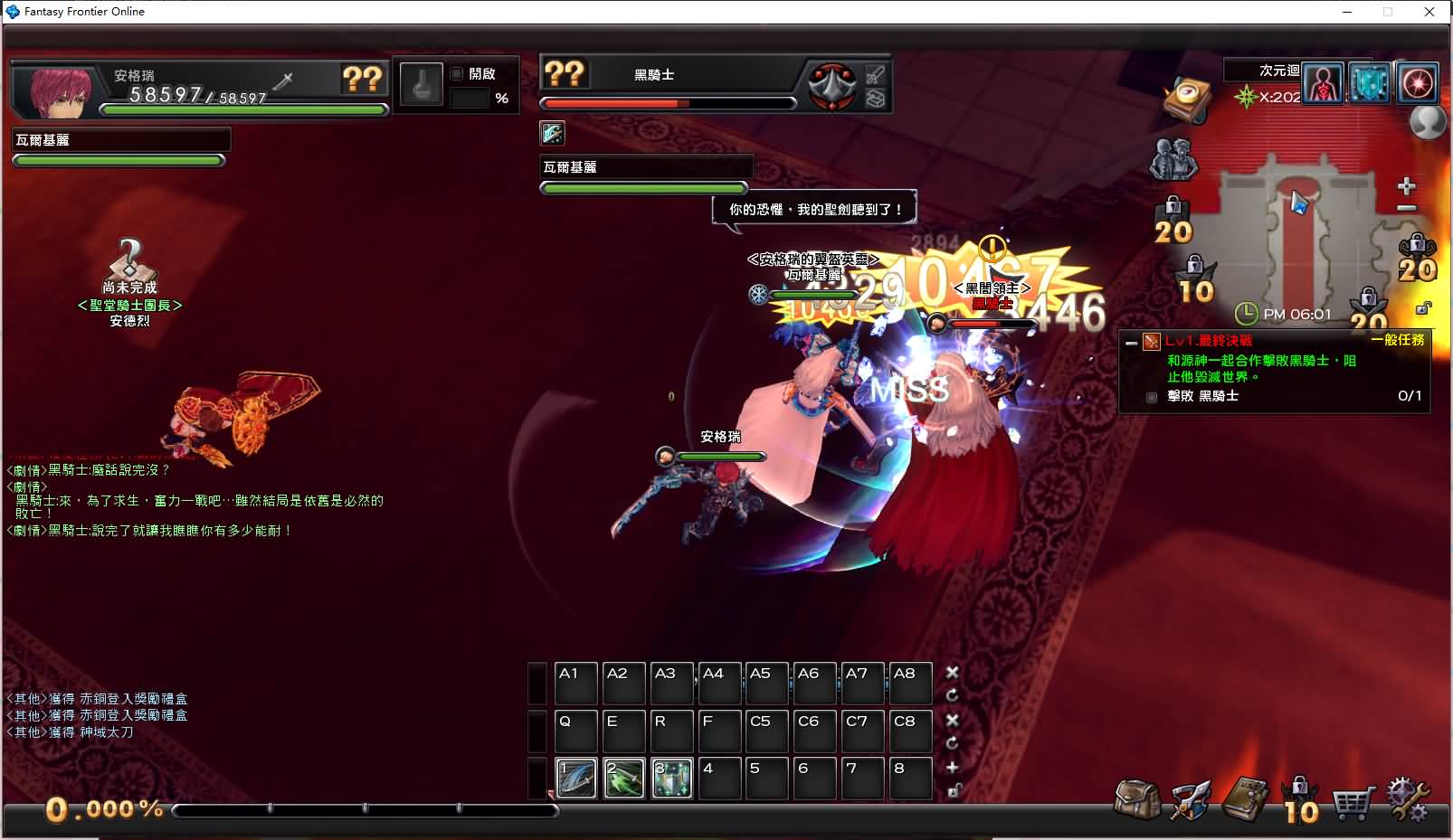This screenshot has width=1453, height=840.
Task: Cast the glowing shield skill in slot 3
Action: tap(671, 778)
